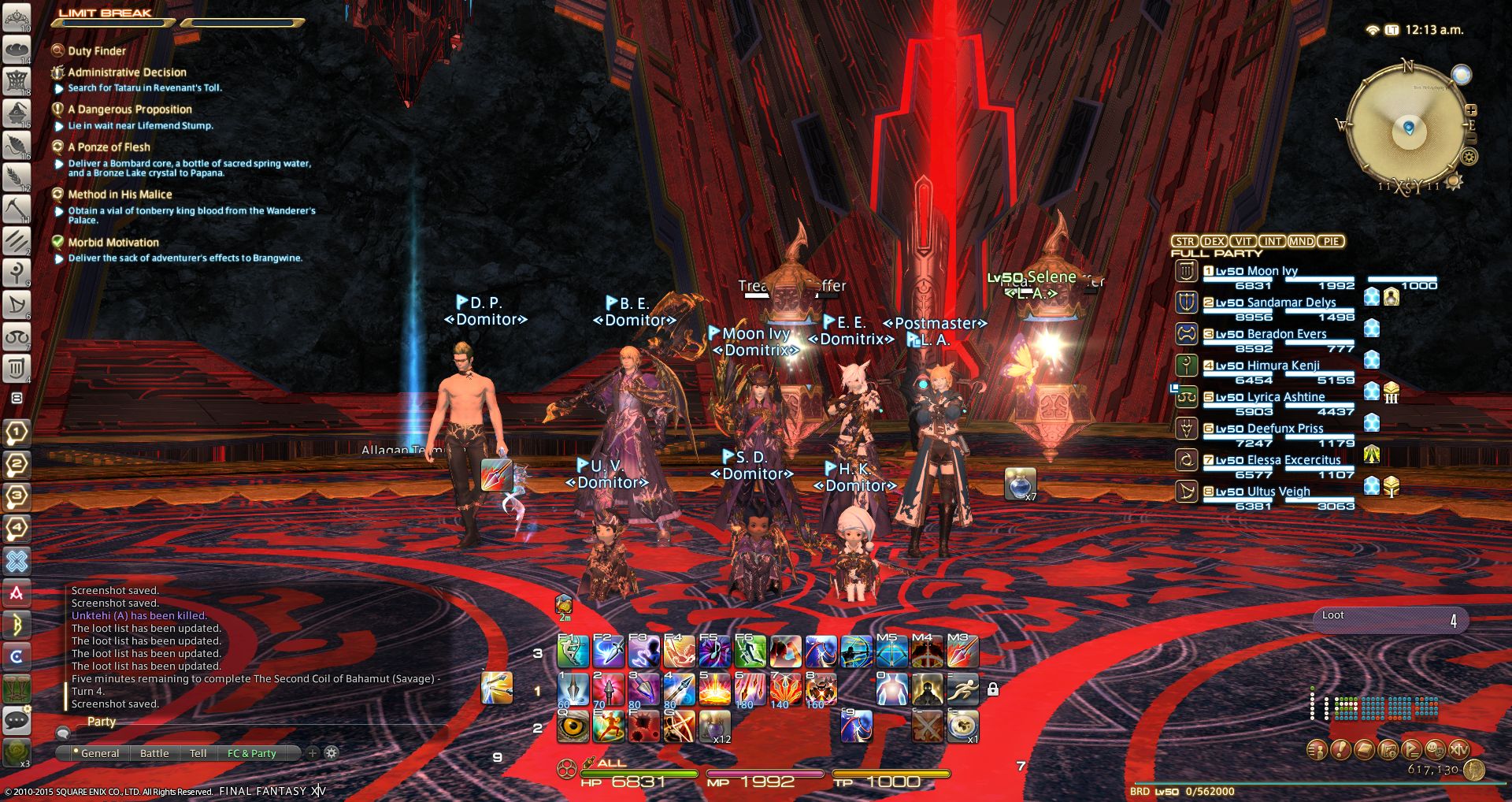Viewport: 1512px width, 802px height.
Task: Select the Administrative Decision quest
Action: 127,72
